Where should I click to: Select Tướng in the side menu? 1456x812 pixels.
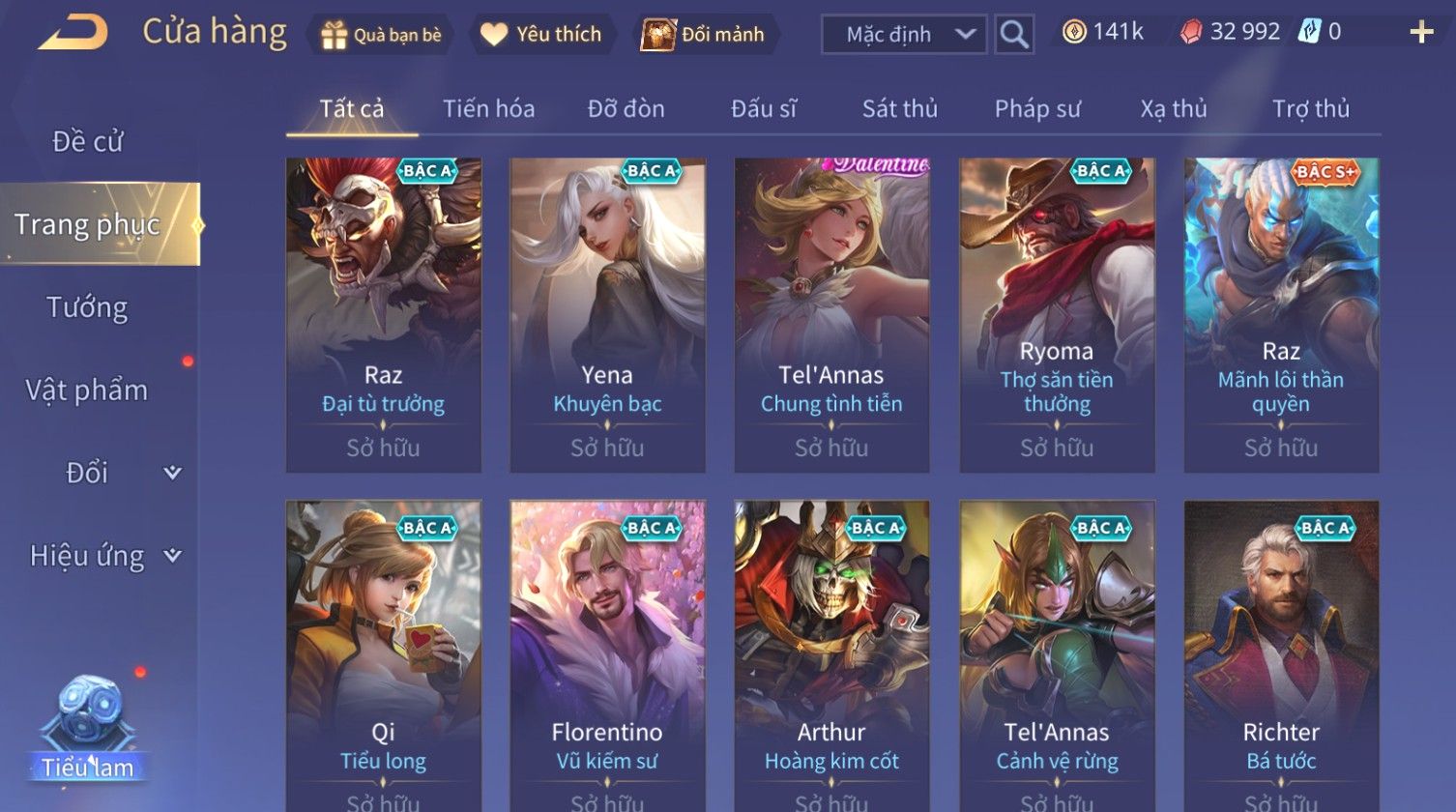click(87, 307)
